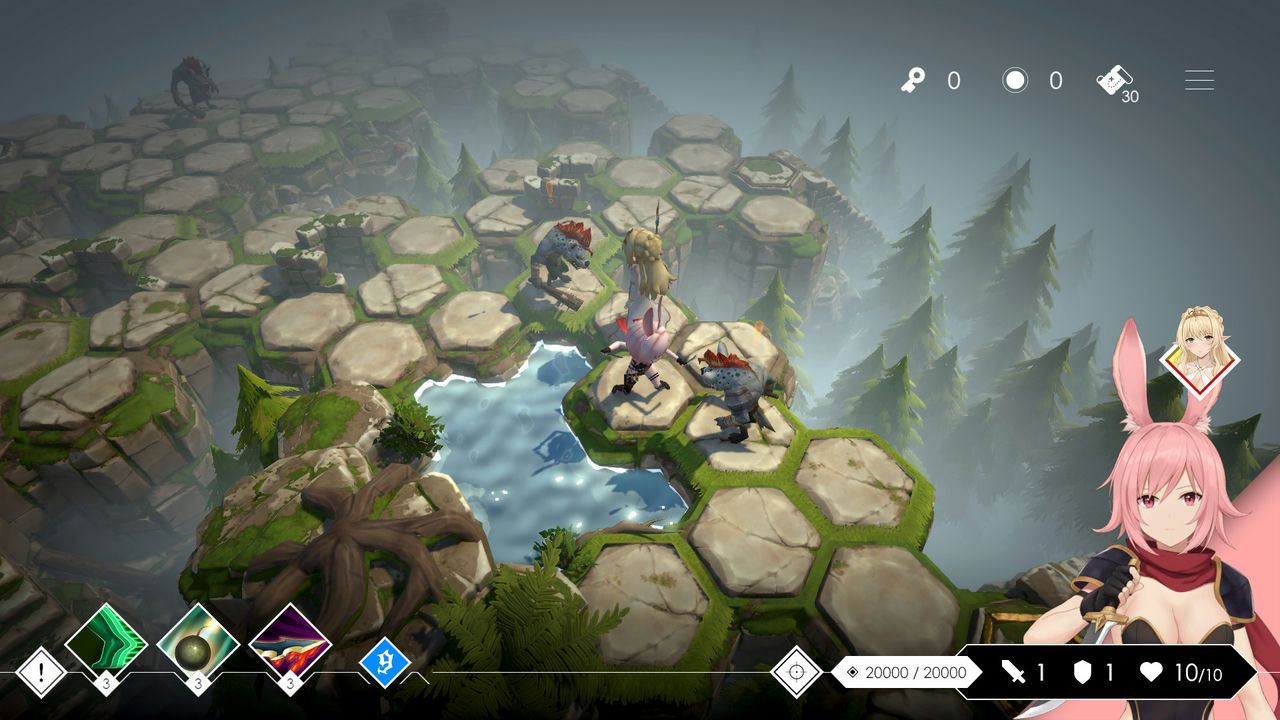This screenshot has height=720, width=1280.
Task: Open the hamburger menu in the corner
Action: [x=1199, y=81]
